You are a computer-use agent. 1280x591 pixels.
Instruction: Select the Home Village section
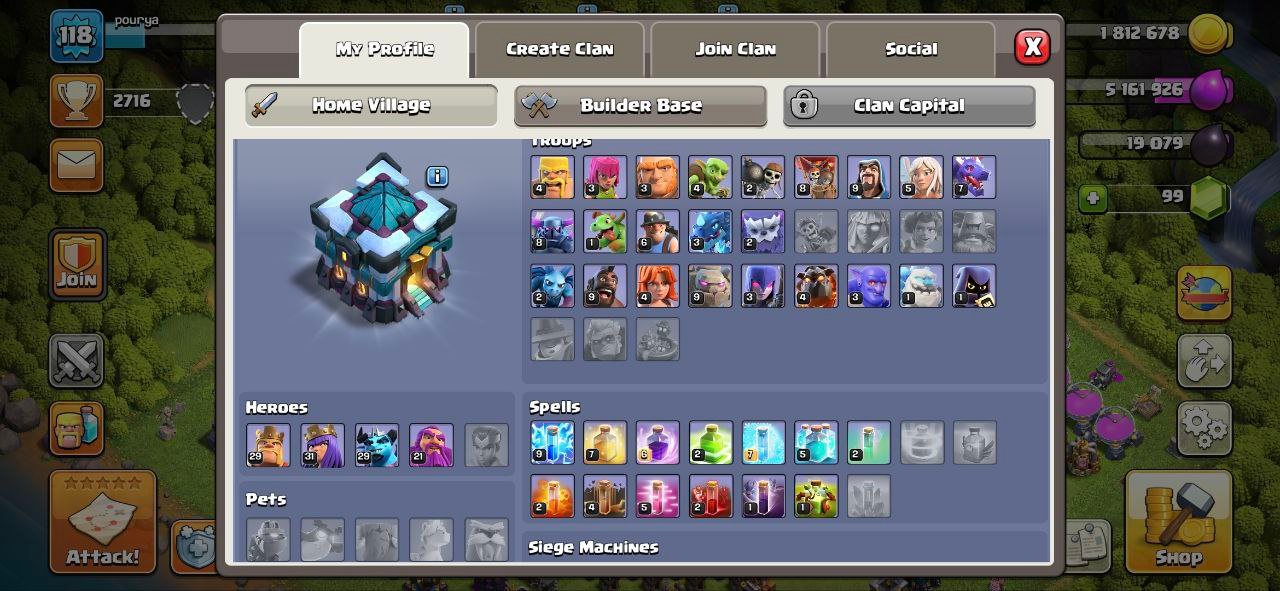(x=371, y=105)
